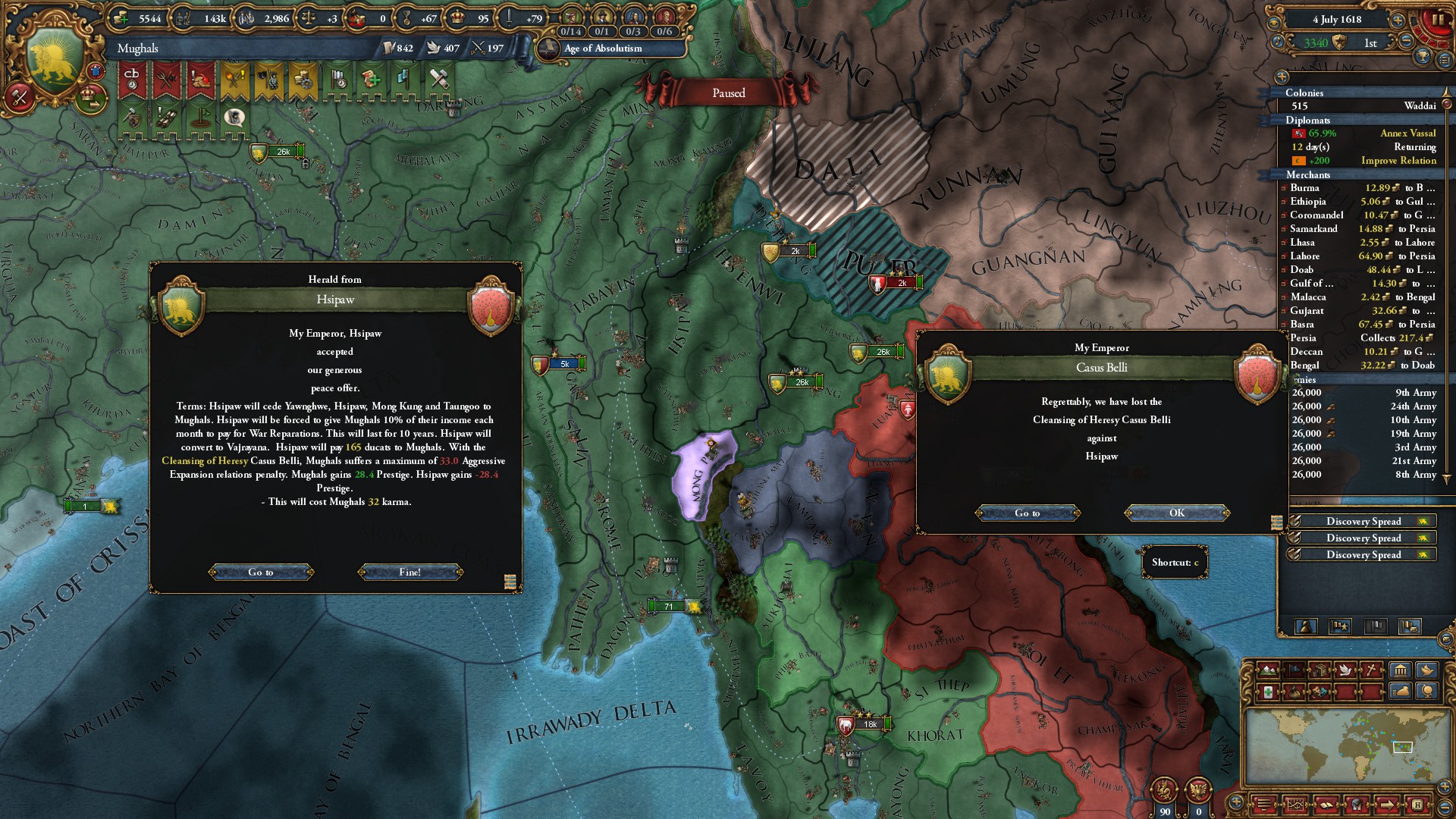Select the 9th Army in the outliner

(1365, 392)
